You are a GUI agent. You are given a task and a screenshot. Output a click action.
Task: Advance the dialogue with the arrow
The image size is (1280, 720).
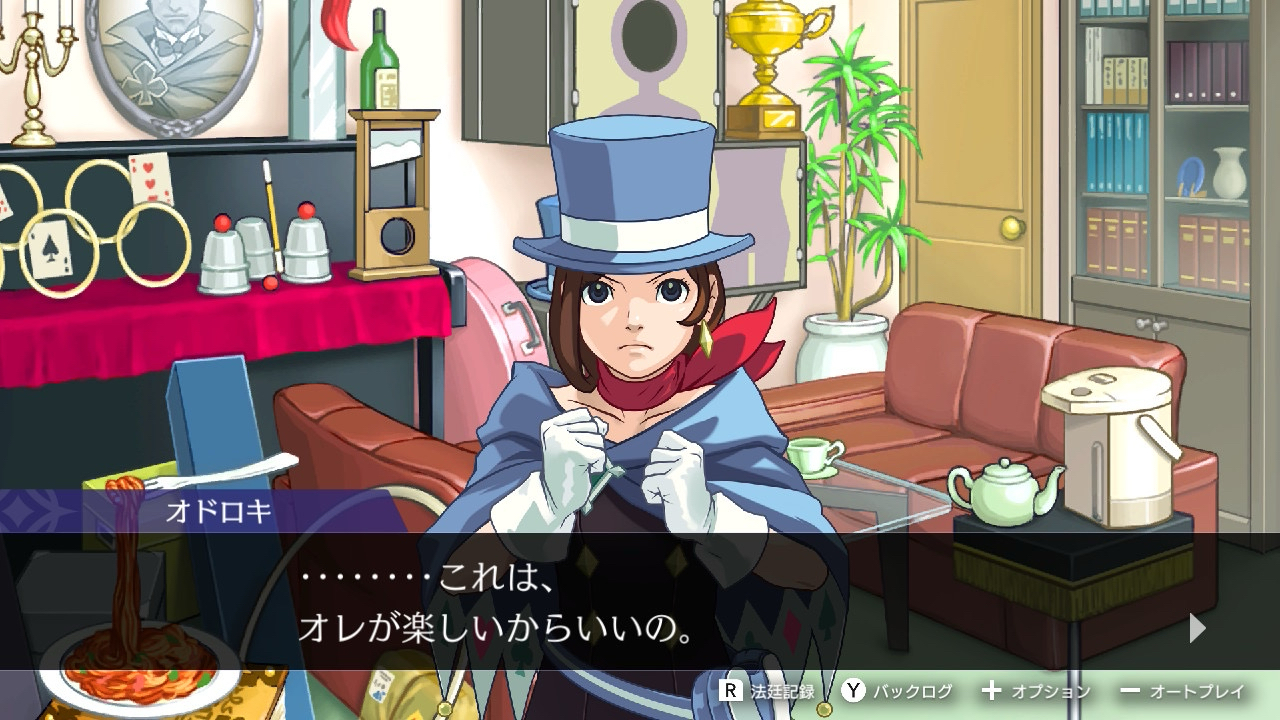[x=1197, y=628]
